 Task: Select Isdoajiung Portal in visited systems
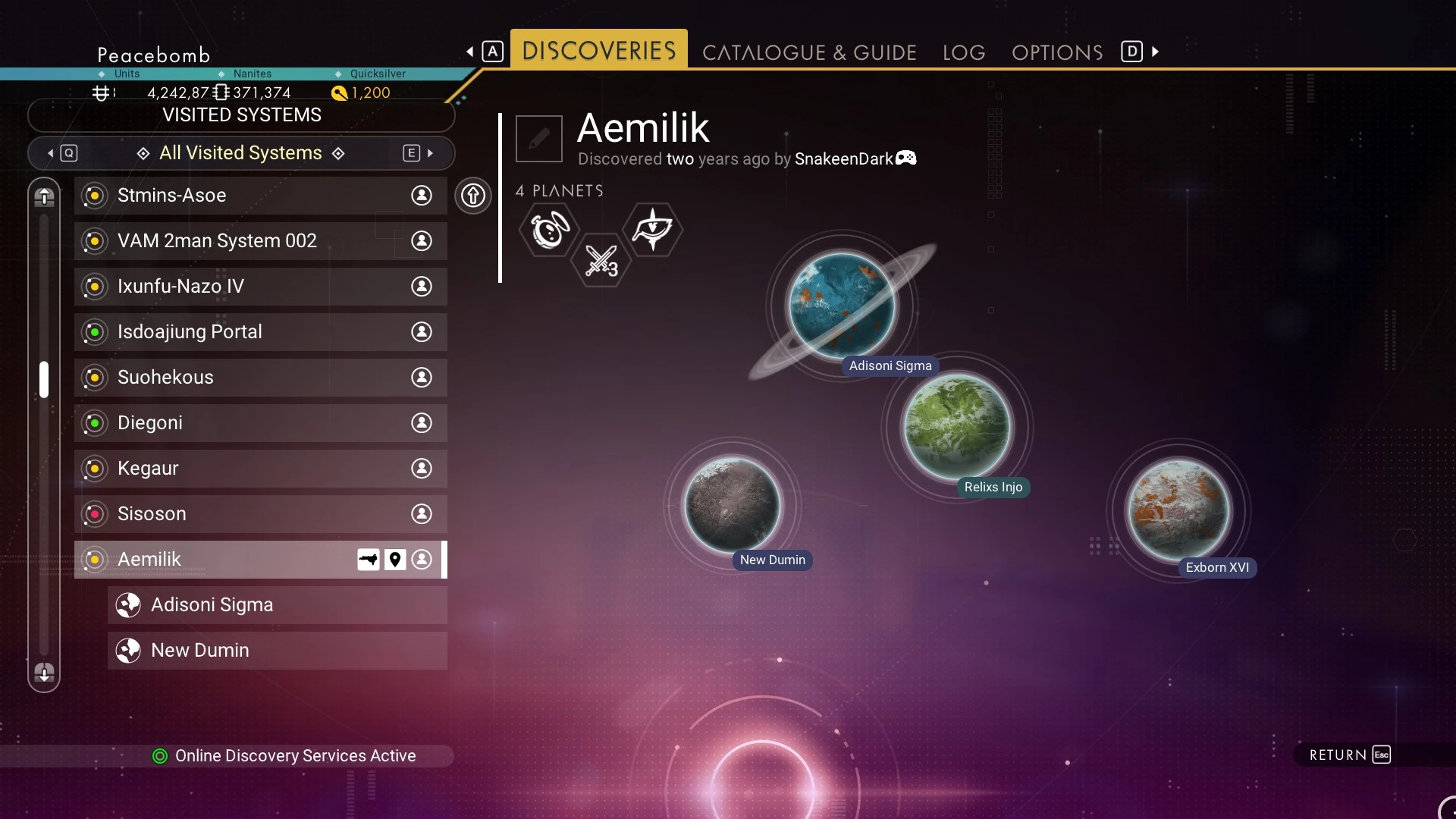coord(260,332)
